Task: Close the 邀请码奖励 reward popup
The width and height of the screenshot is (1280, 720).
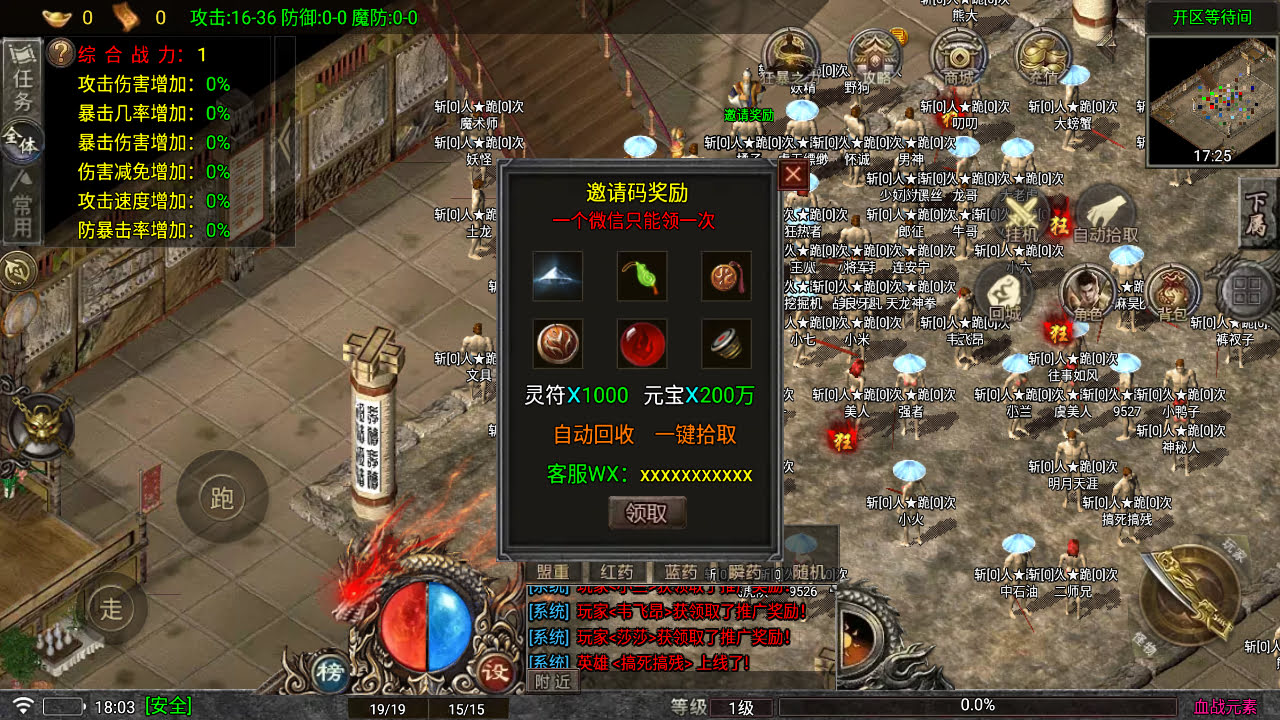Action: (x=793, y=176)
